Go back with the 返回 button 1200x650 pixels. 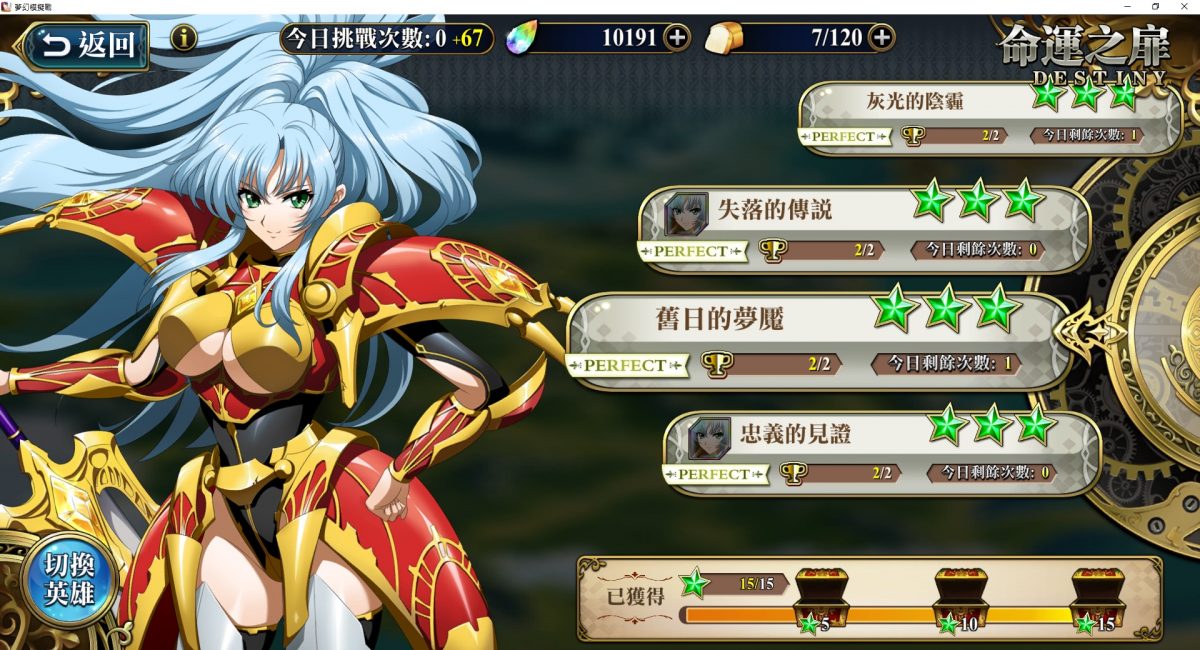coord(87,44)
